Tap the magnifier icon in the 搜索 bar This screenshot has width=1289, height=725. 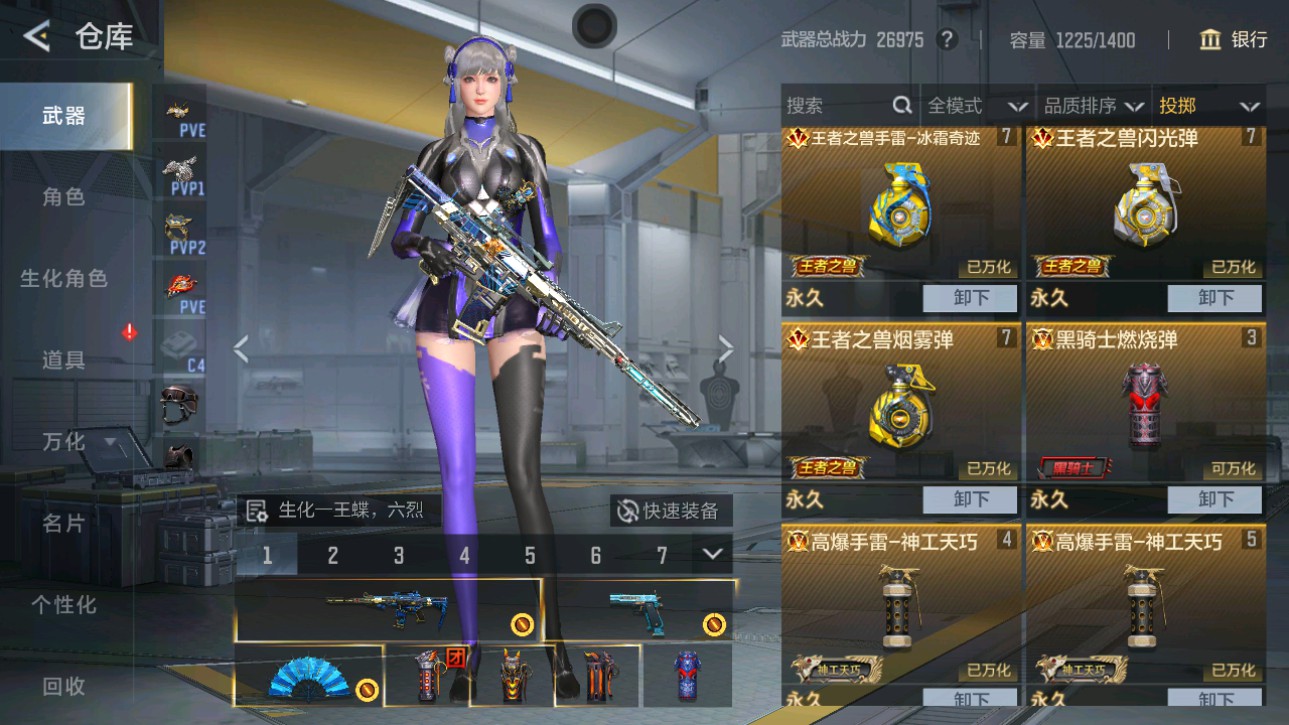pyautogui.click(x=901, y=104)
